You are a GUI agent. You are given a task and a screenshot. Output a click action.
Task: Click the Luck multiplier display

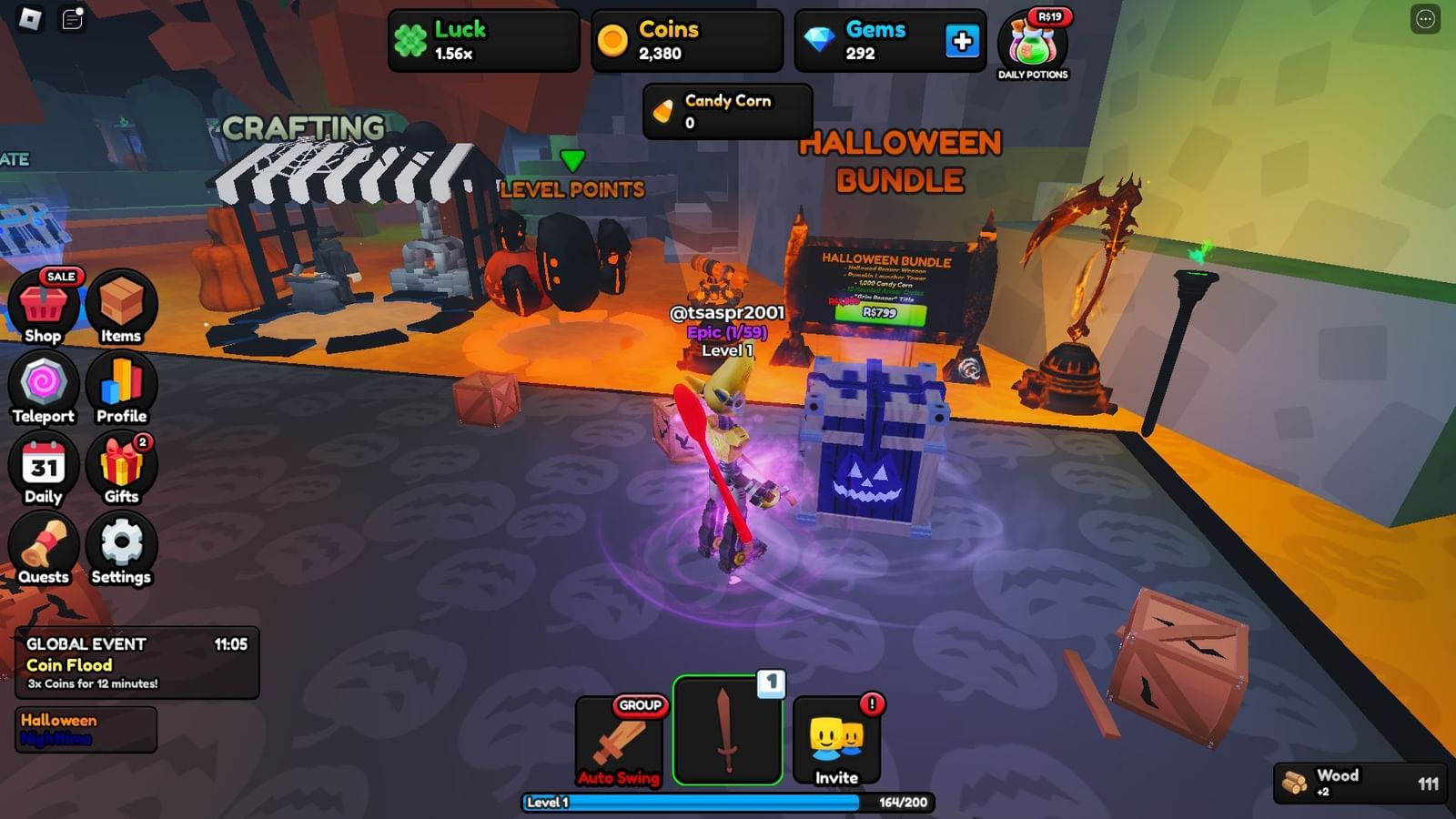coord(482,40)
